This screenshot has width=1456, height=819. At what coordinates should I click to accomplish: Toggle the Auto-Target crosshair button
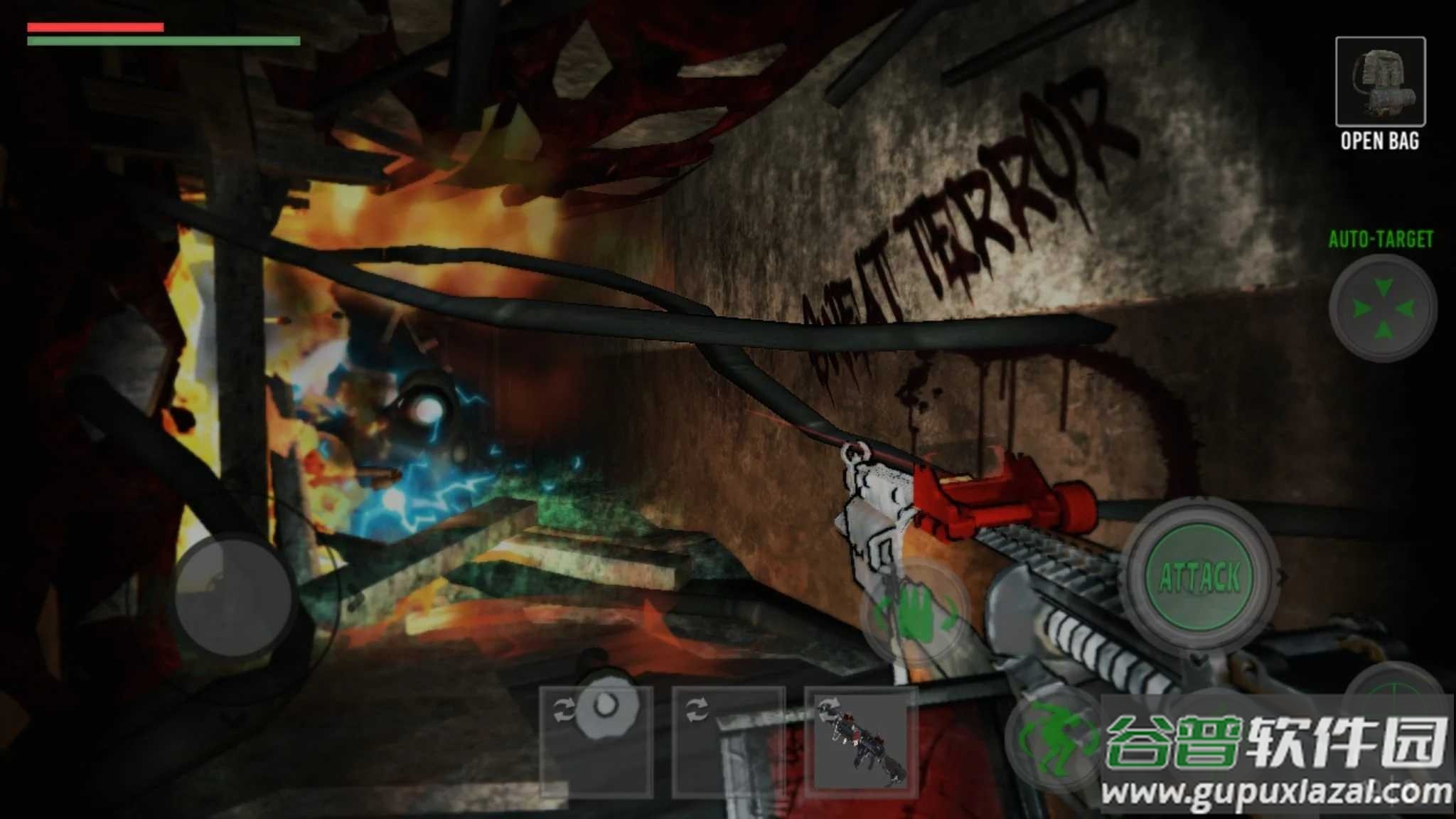coord(1382,309)
